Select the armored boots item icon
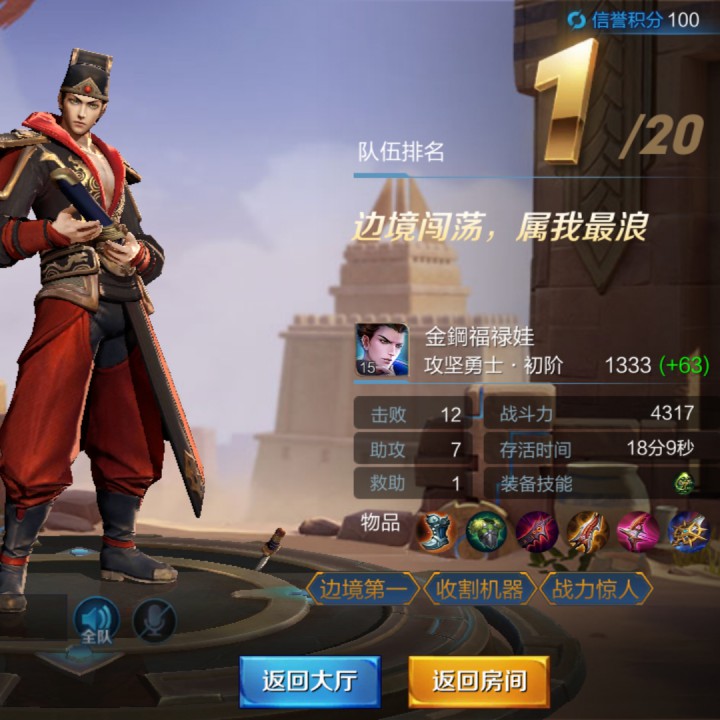Viewport: 720px width, 720px height. point(435,531)
